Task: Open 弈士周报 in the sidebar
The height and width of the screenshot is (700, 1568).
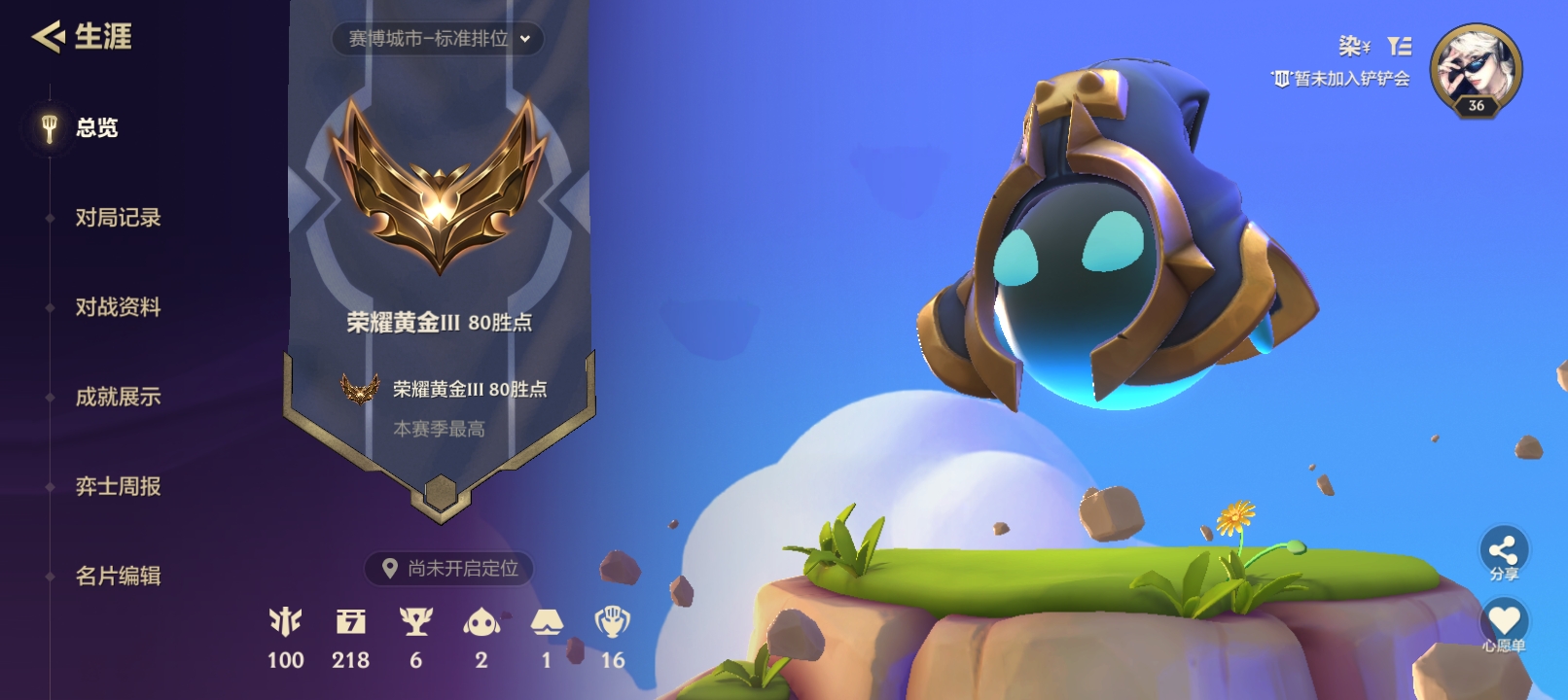Action: coord(116,486)
